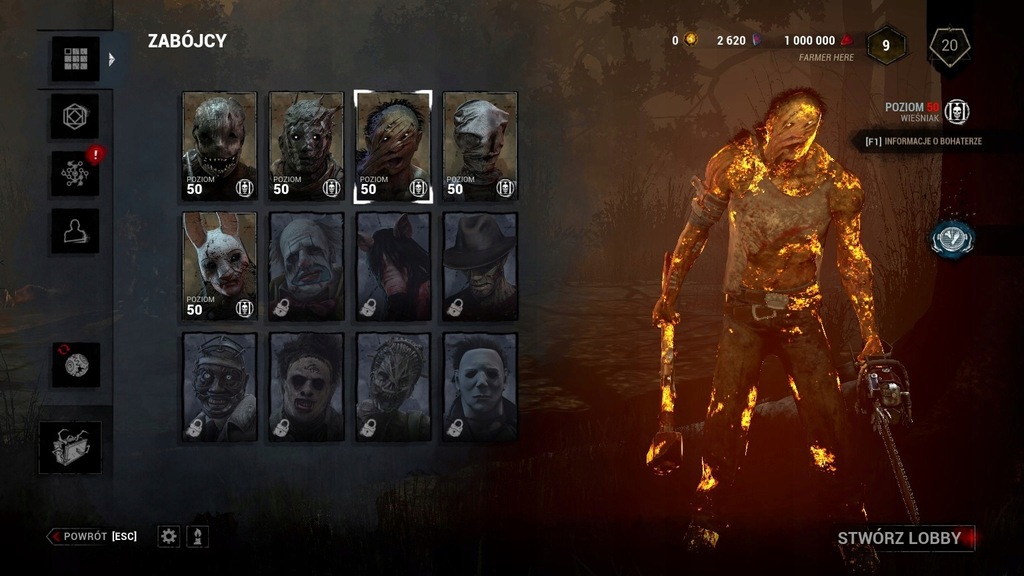Choose the Huntress with bunny mask

(219, 267)
